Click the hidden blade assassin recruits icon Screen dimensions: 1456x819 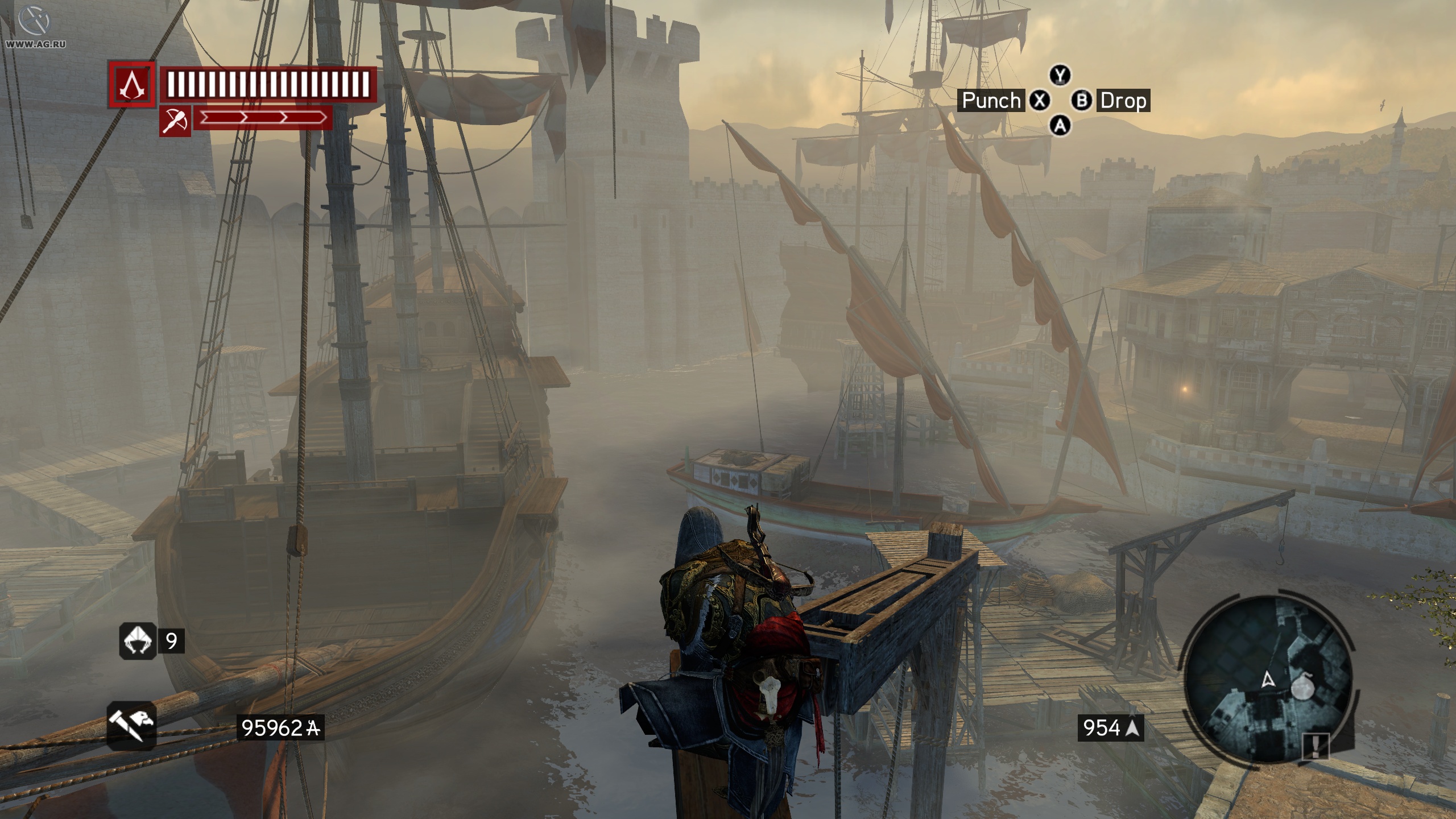pyautogui.click(x=137, y=641)
